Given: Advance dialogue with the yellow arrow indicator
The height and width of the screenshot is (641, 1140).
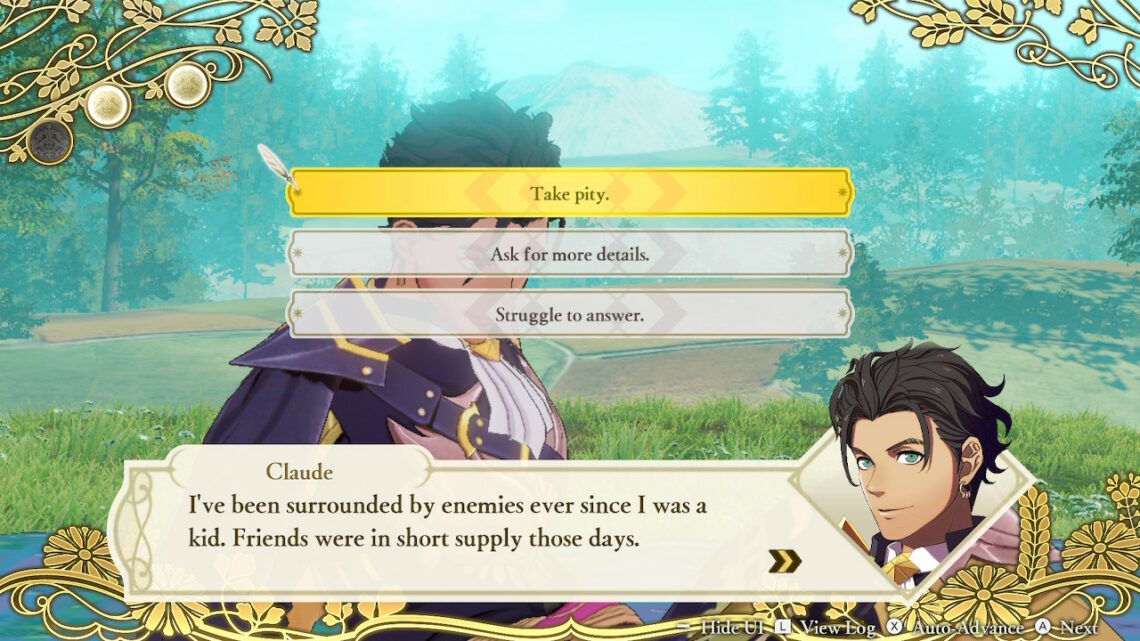Looking at the screenshot, I should [x=785, y=561].
